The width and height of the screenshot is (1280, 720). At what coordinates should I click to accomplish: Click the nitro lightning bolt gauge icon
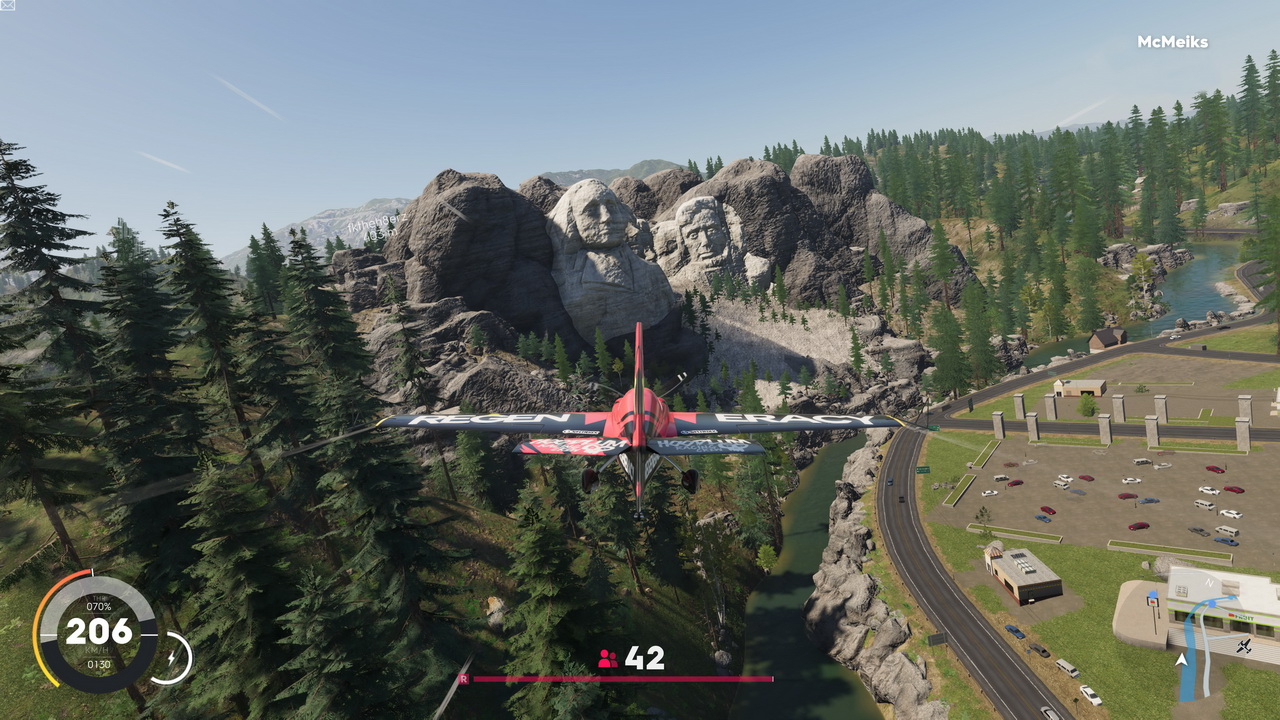tap(172, 658)
